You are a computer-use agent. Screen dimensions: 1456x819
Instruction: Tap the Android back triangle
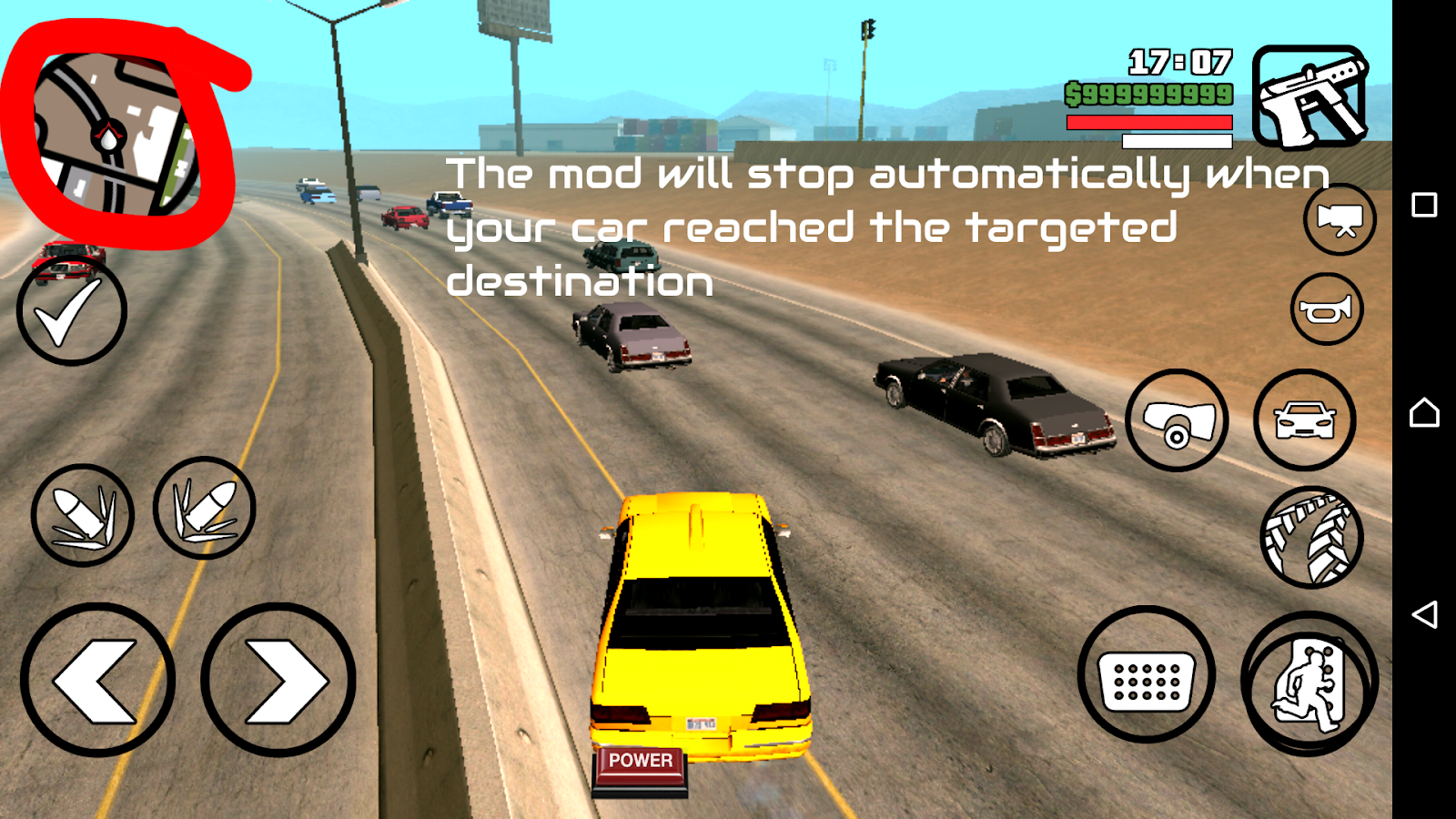1424,614
